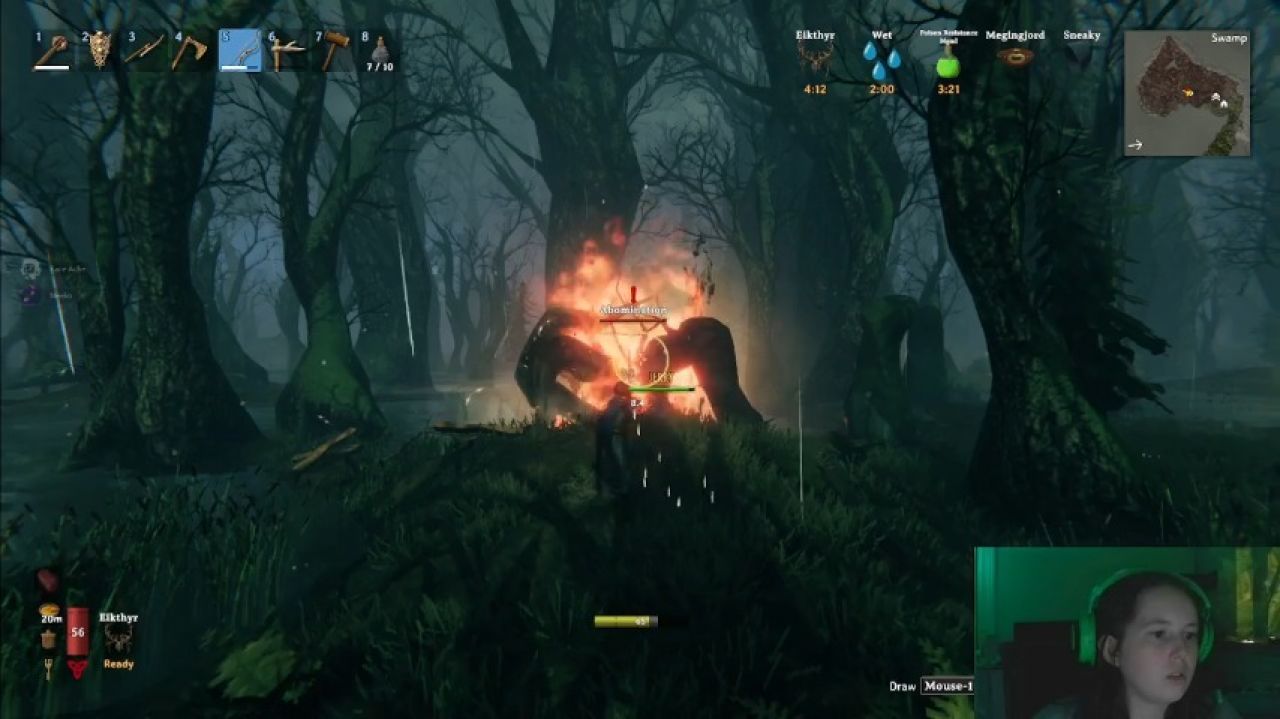Click the Wet status water drops icon
Screen dimensions: 1280x719
[x=881, y=59]
